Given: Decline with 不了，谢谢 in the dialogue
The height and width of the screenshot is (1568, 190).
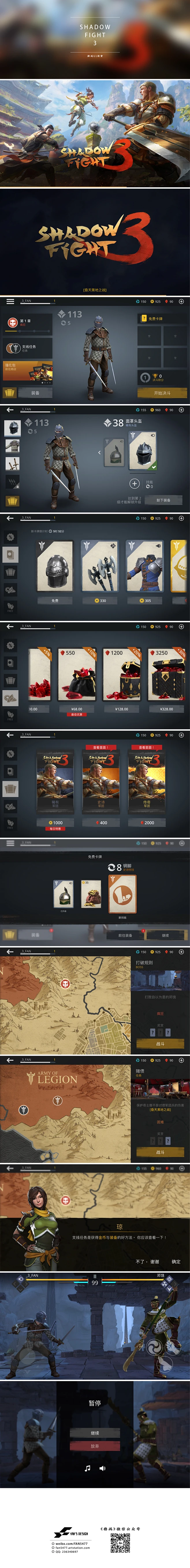Looking at the screenshot, I should click(147, 1261).
